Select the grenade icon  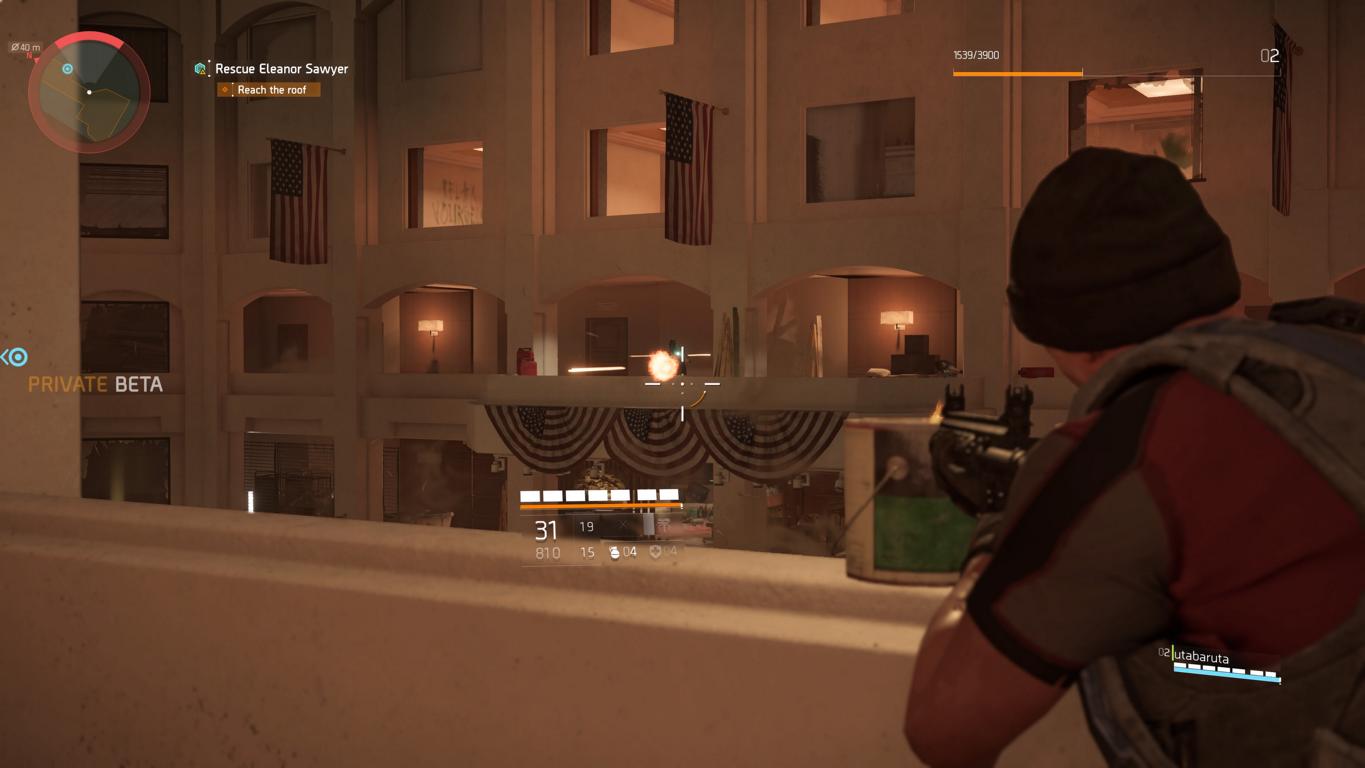tap(614, 552)
